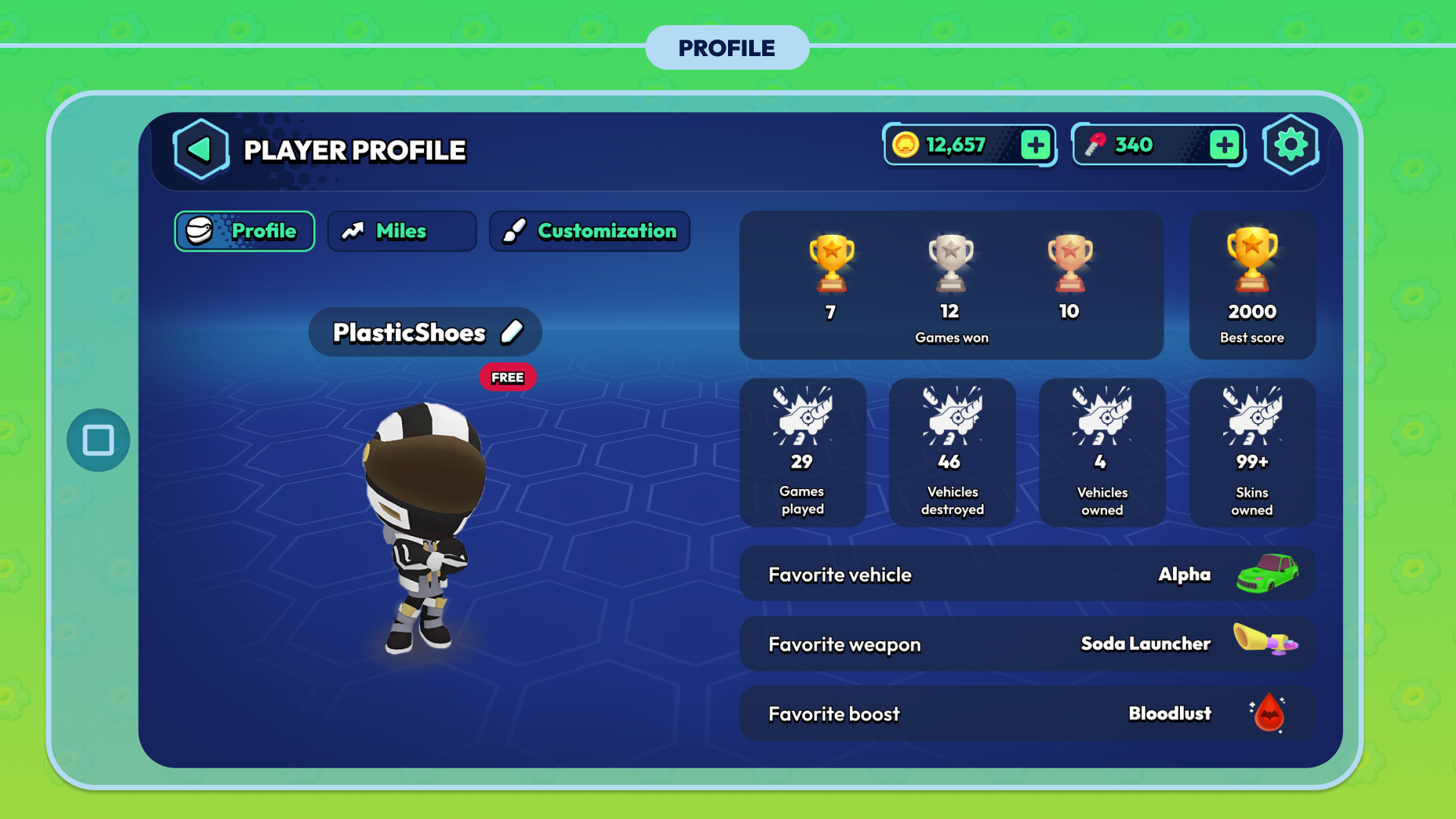The width and height of the screenshot is (1456, 819).
Task: Show the Best score panel
Action: pos(1252,286)
